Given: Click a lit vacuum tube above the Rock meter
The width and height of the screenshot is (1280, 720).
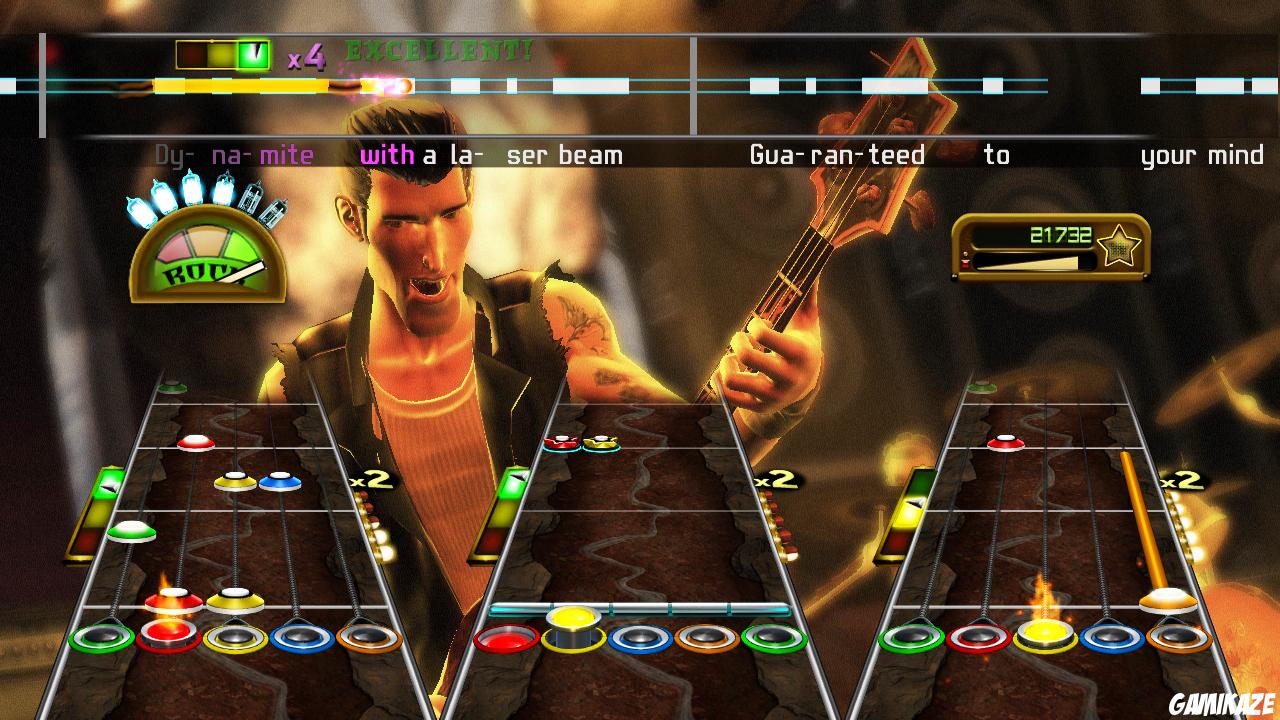Looking at the screenshot, I should click(190, 190).
